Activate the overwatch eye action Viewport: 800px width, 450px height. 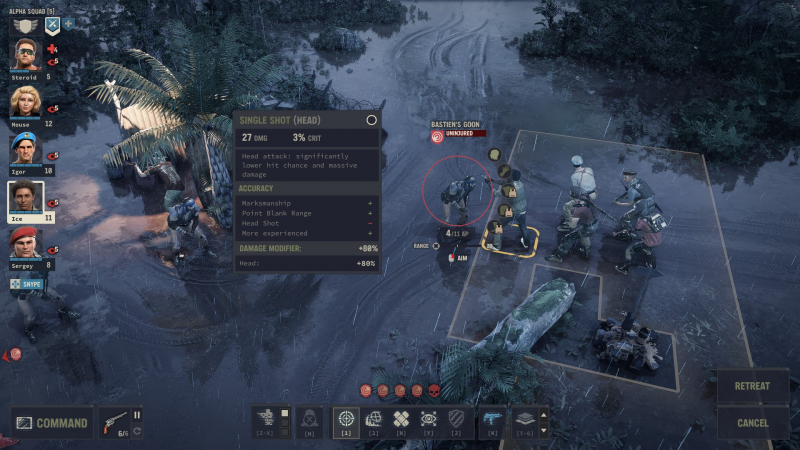point(428,420)
